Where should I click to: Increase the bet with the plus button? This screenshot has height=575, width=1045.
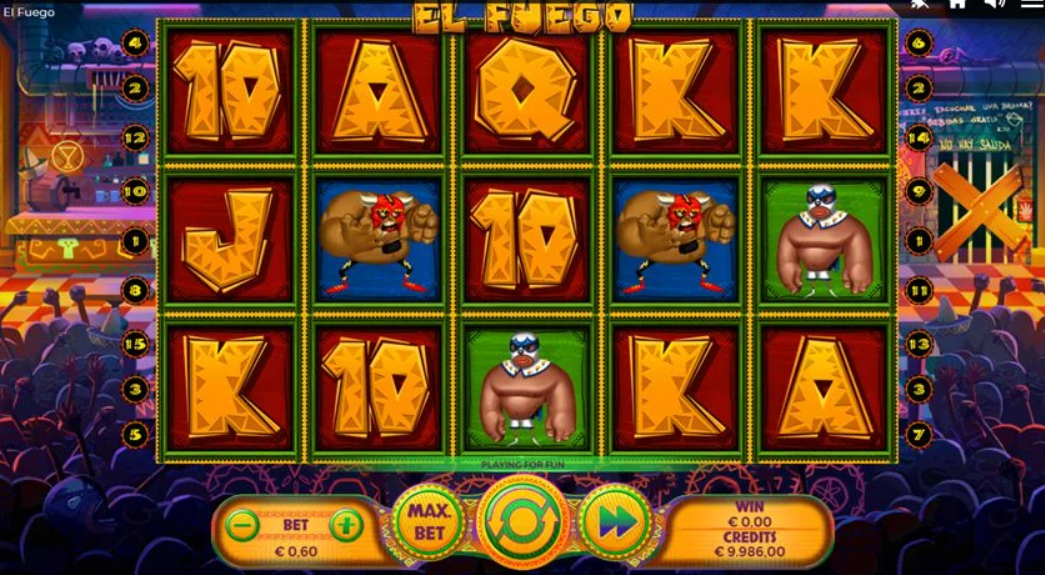click(346, 525)
